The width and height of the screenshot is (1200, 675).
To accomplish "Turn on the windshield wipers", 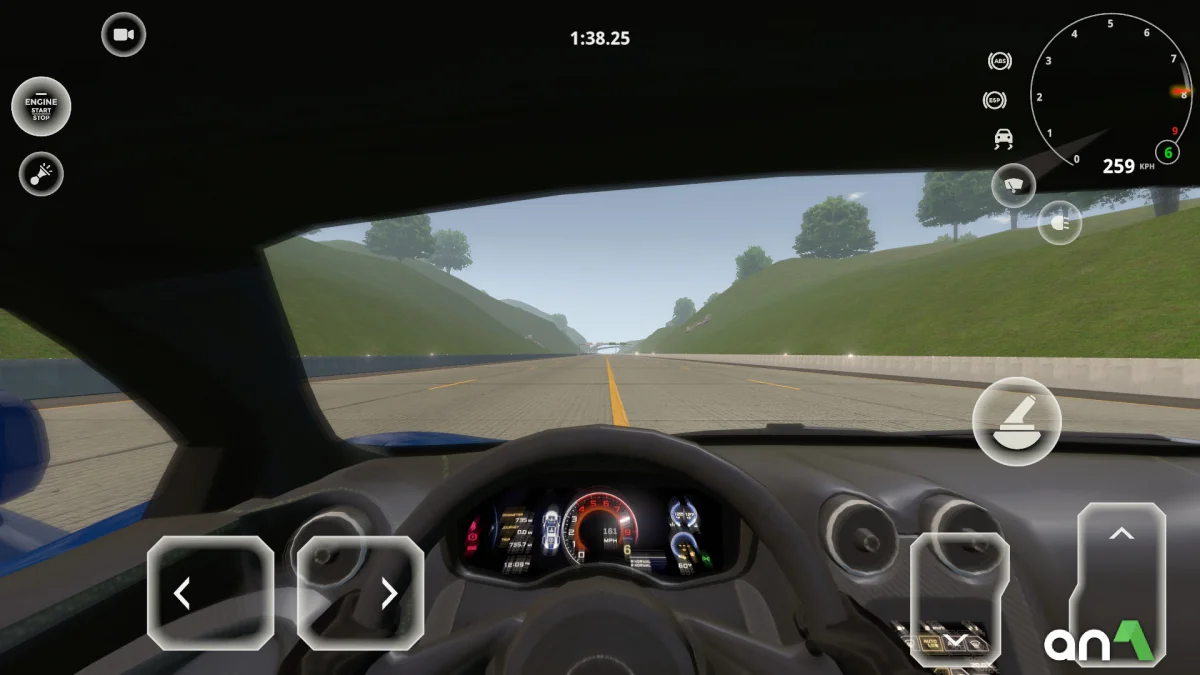I will (x=1013, y=185).
